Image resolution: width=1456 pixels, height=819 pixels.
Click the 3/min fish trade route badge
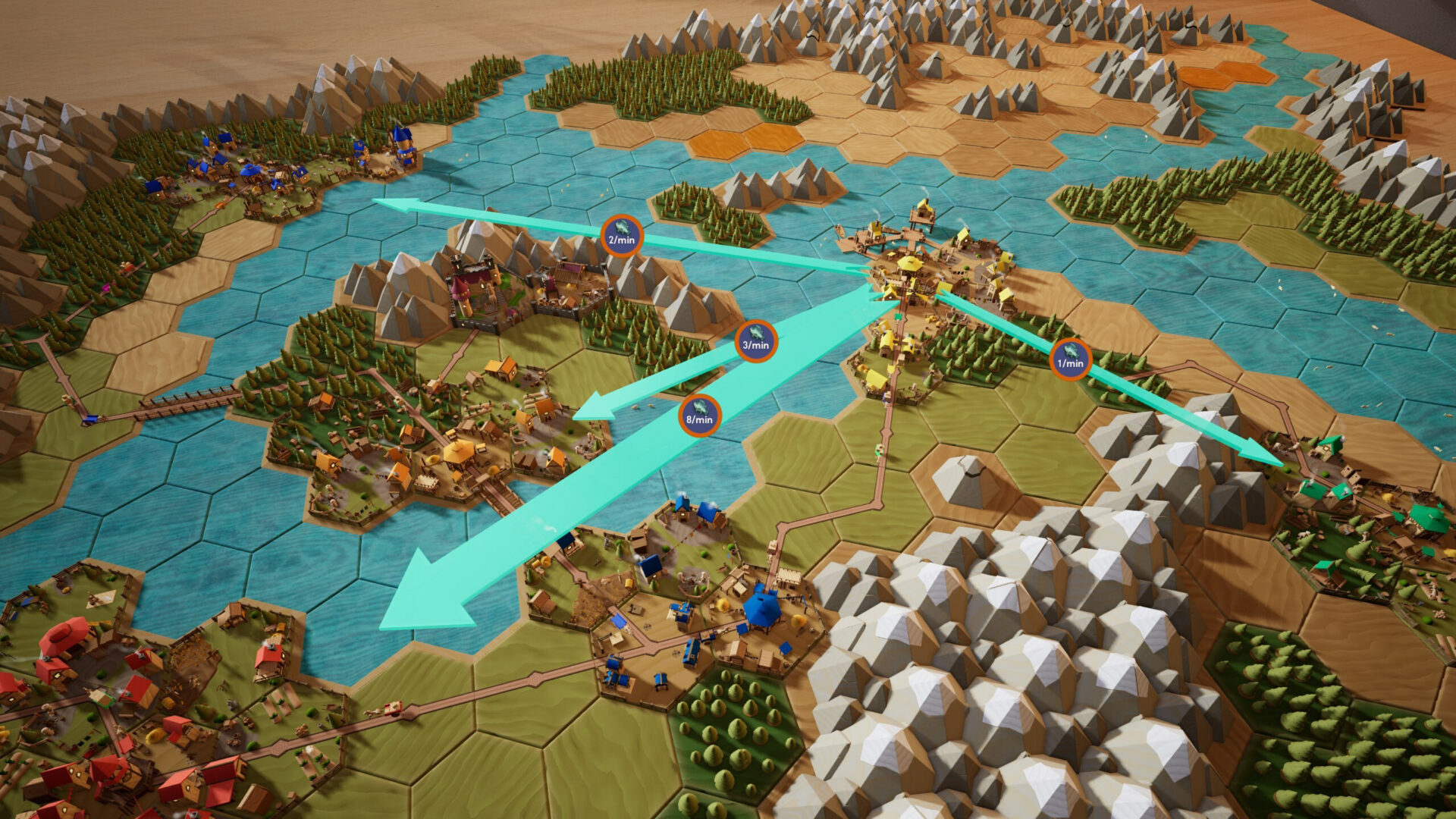pos(755,340)
